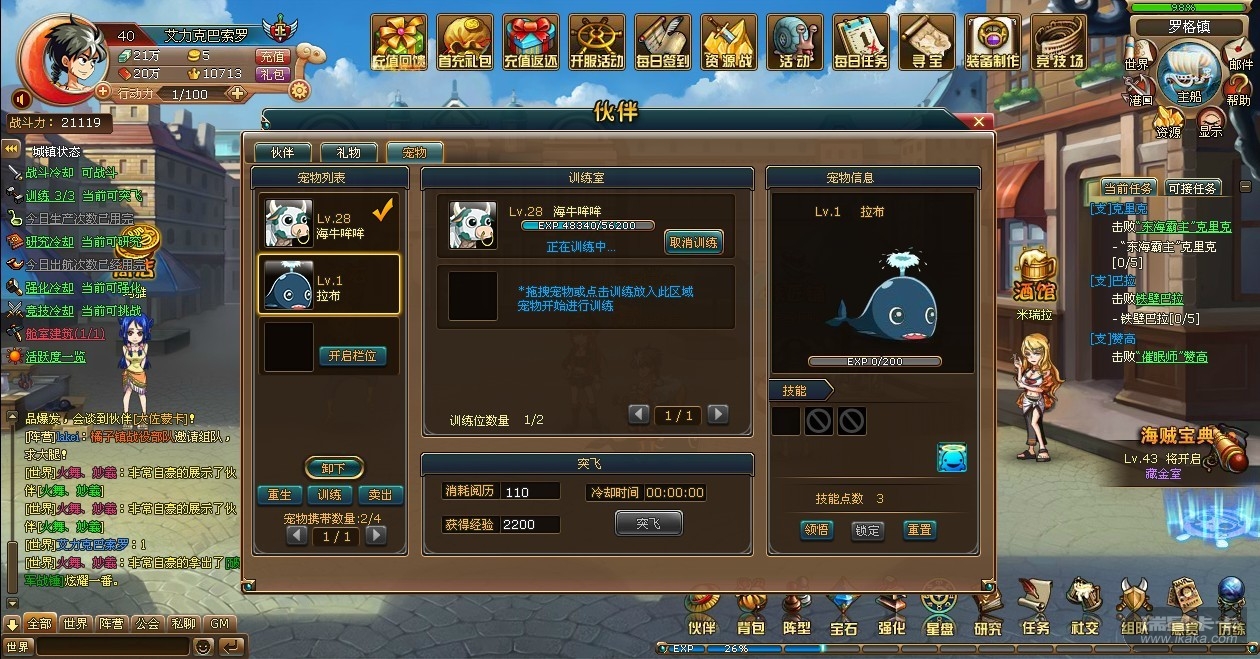Image resolution: width=1260 pixels, height=659 pixels.
Task: Click the 重生 rebirth button
Action: click(280, 495)
